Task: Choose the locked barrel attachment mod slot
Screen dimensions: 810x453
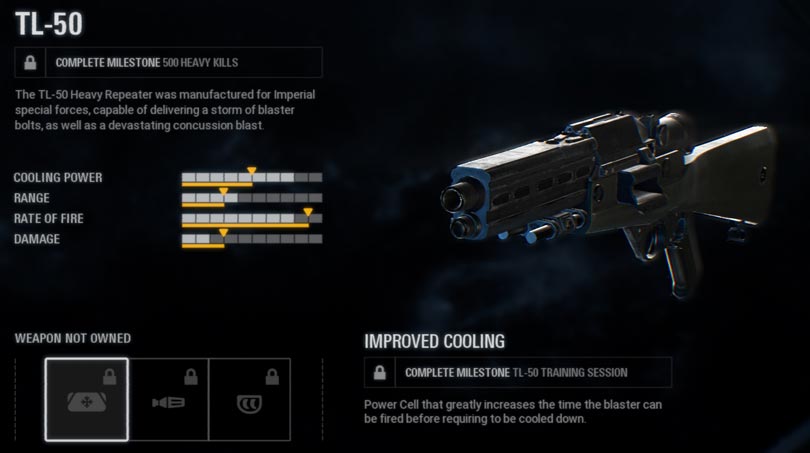Action: pos(168,399)
